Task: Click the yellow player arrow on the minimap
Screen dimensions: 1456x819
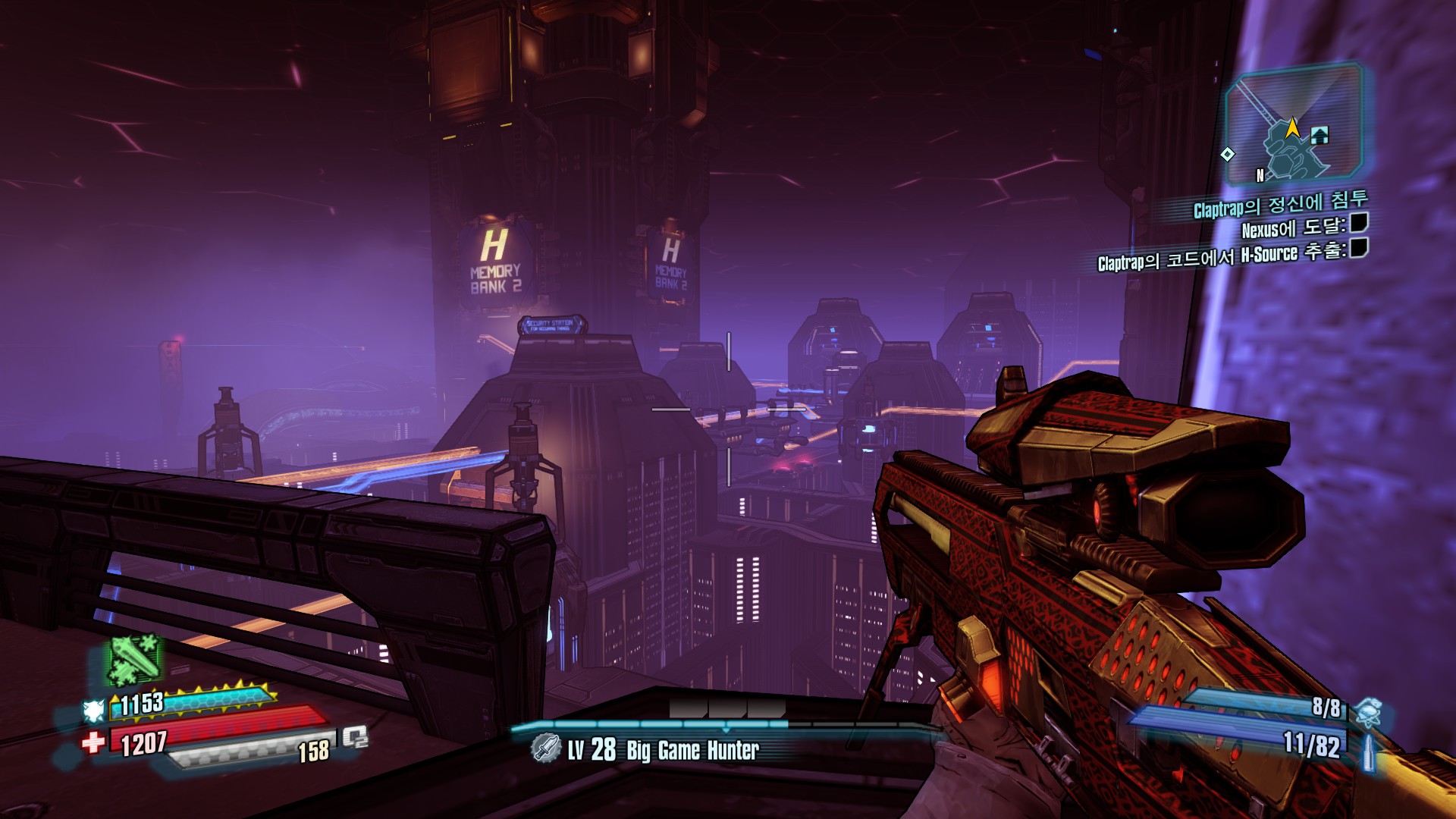Action: [x=1292, y=127]
